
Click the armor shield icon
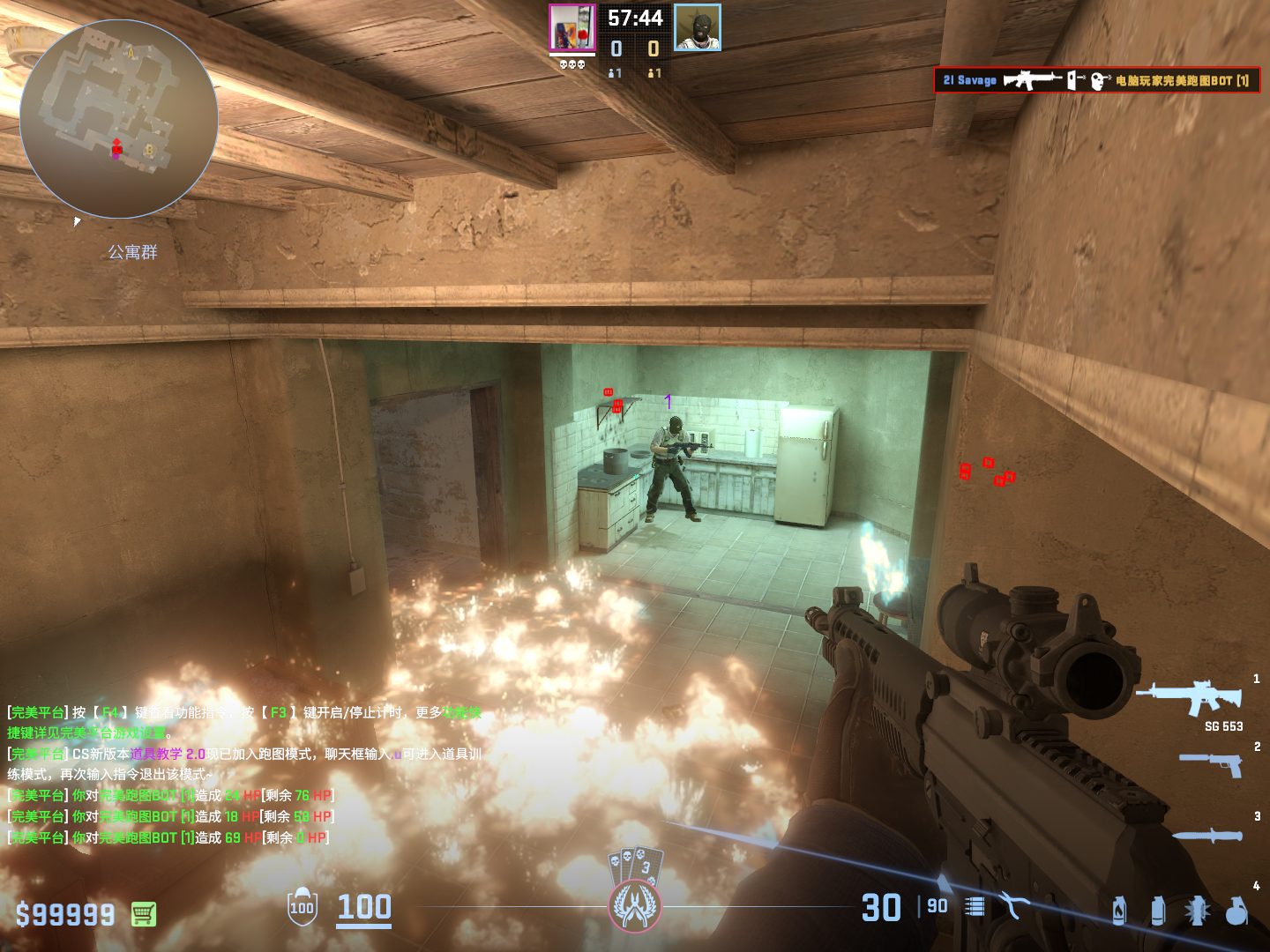(x=302, y=907)
